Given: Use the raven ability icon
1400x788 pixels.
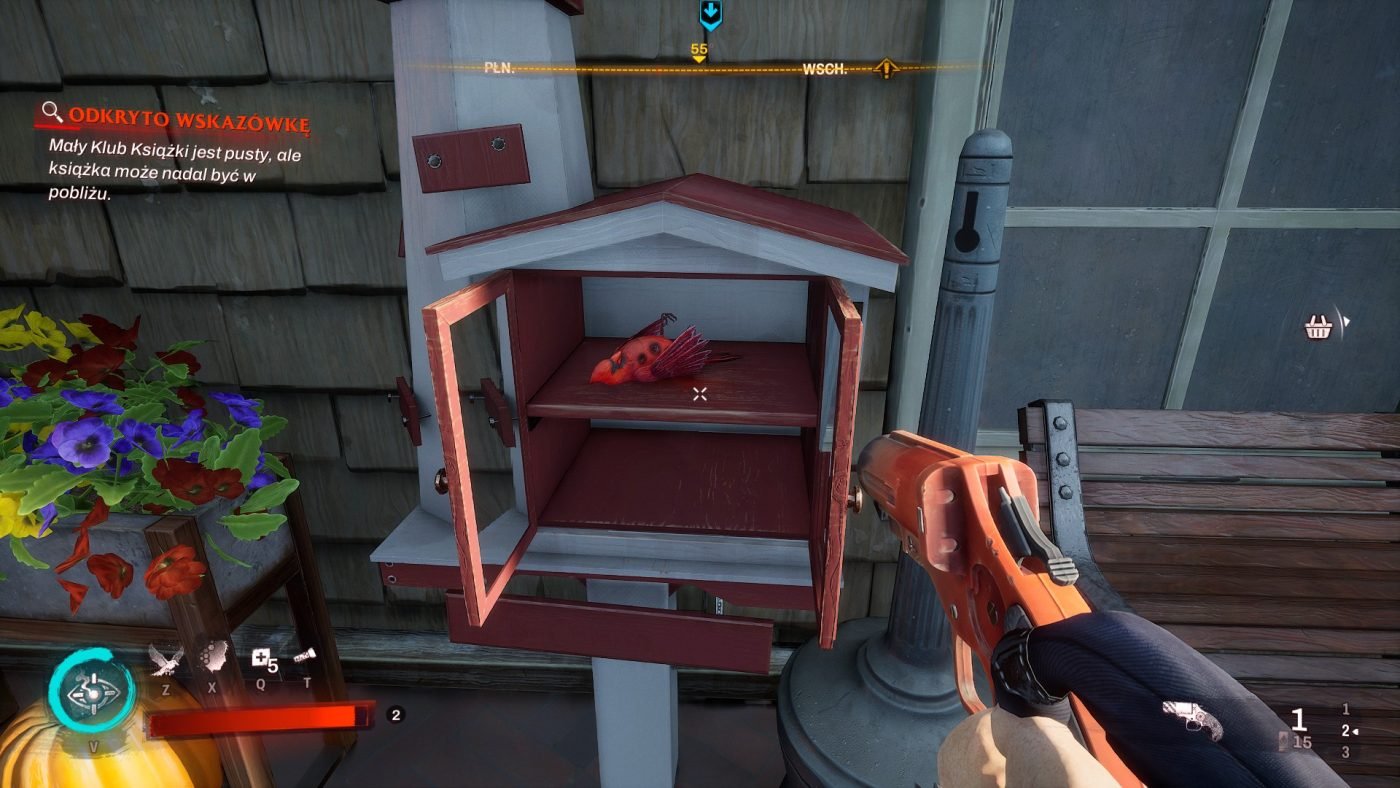Looking at the screenshot, I should coord(166,660).
